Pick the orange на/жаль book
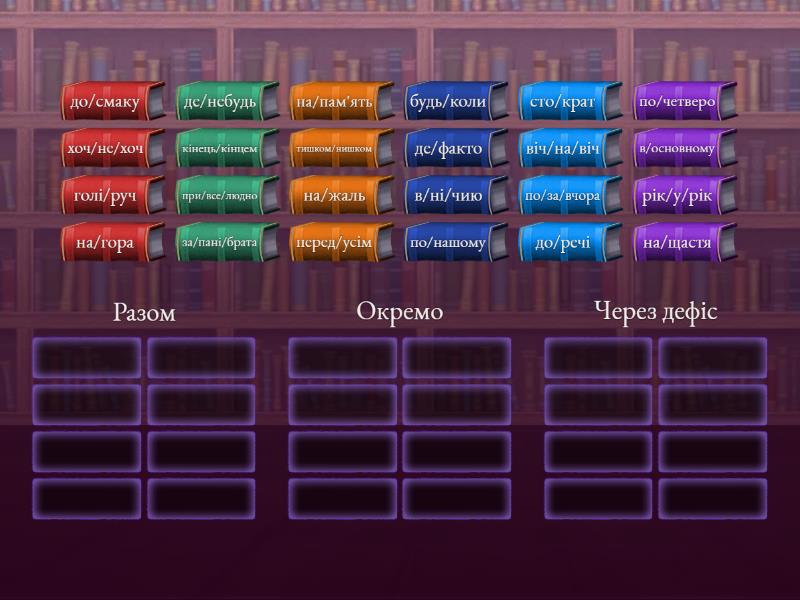The width and height of the screenshot is (800, 600). pyautogui.click(x=334, y=196)
